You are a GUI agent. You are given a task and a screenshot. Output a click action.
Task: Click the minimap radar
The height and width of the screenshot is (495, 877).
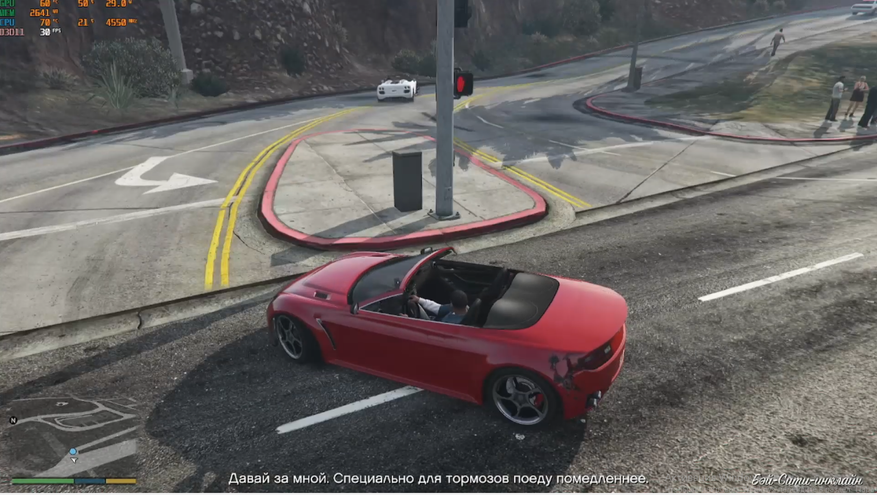73,436
